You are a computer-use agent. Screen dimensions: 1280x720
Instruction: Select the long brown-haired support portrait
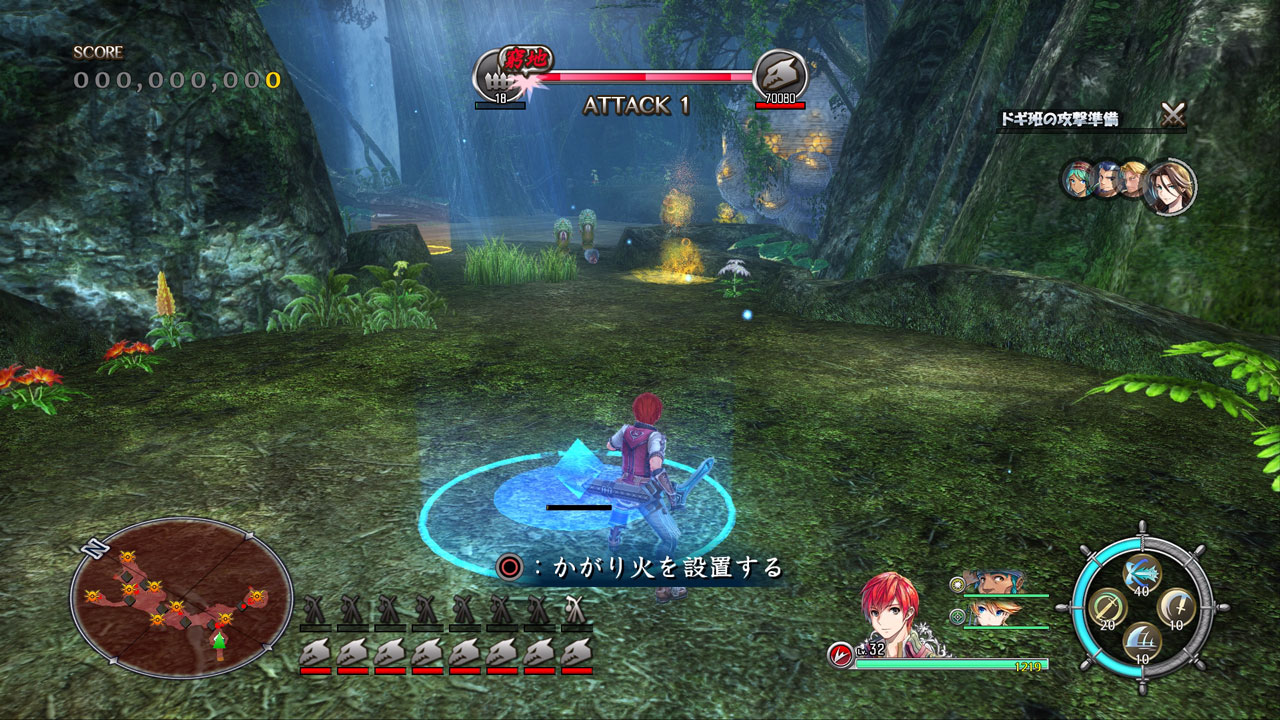1169,187
